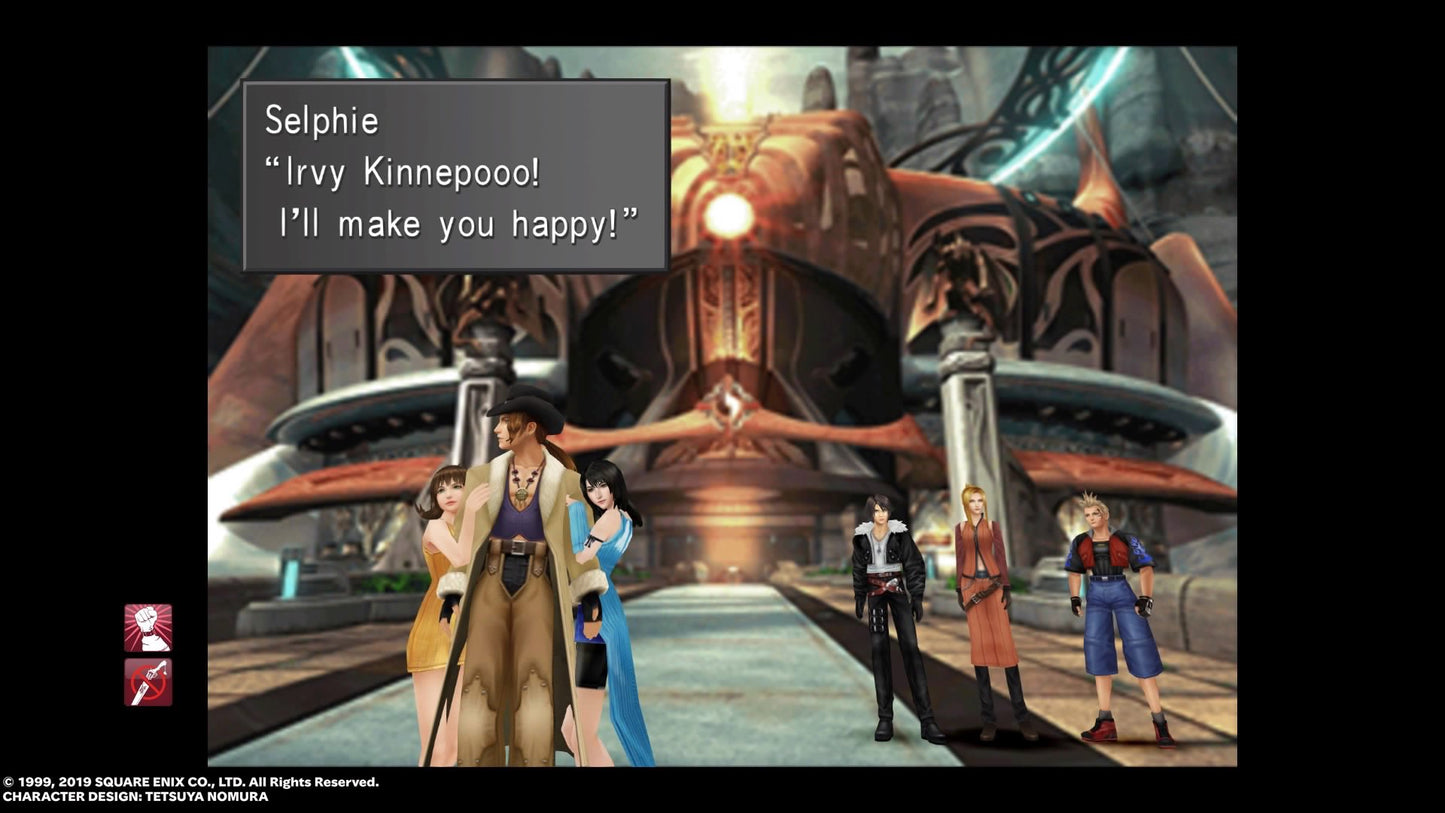Select the crossed-out sword booster icon

coord(147,681)
